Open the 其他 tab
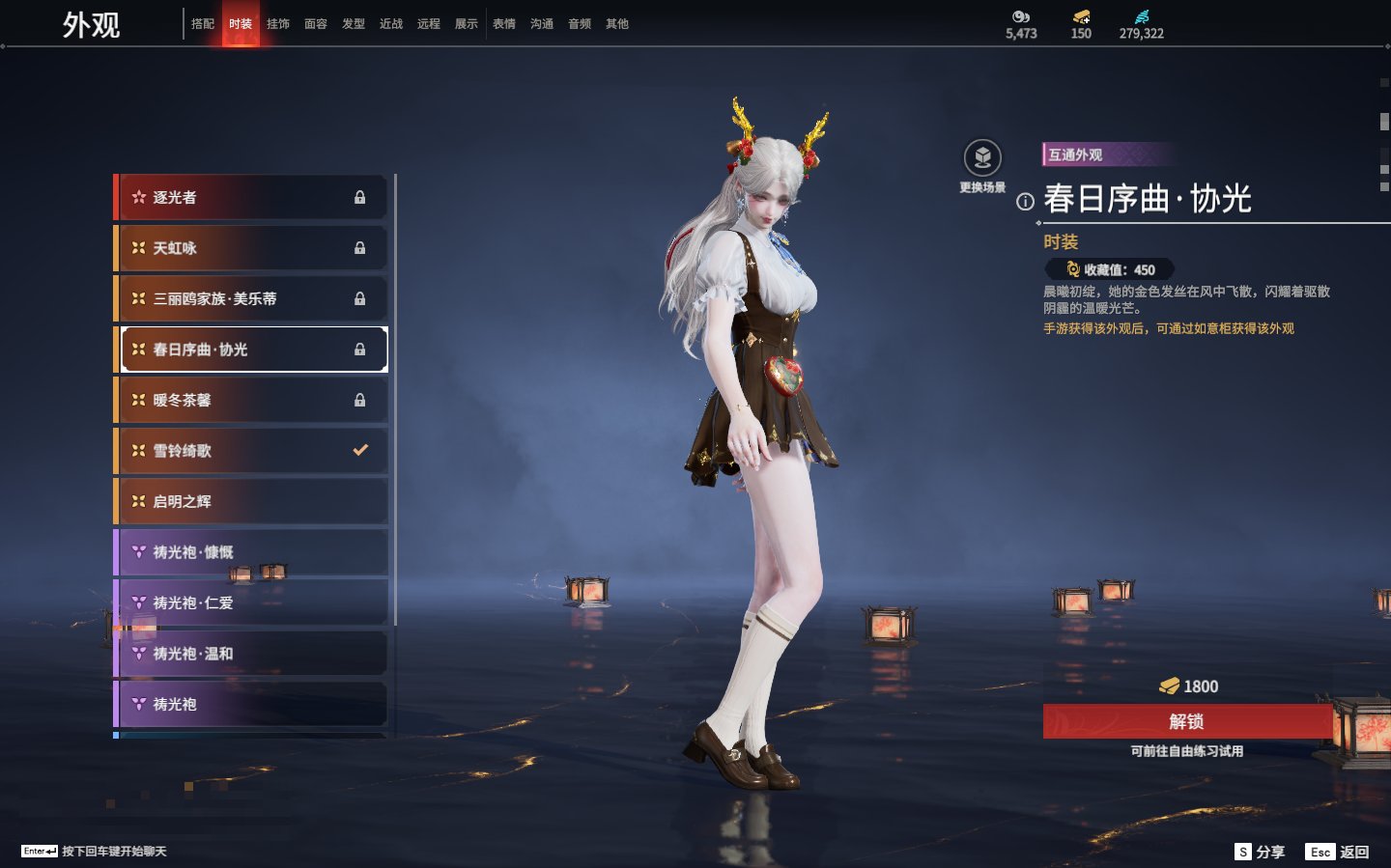The height and width of the screenshot is (868, 1391). pos(617,24)
